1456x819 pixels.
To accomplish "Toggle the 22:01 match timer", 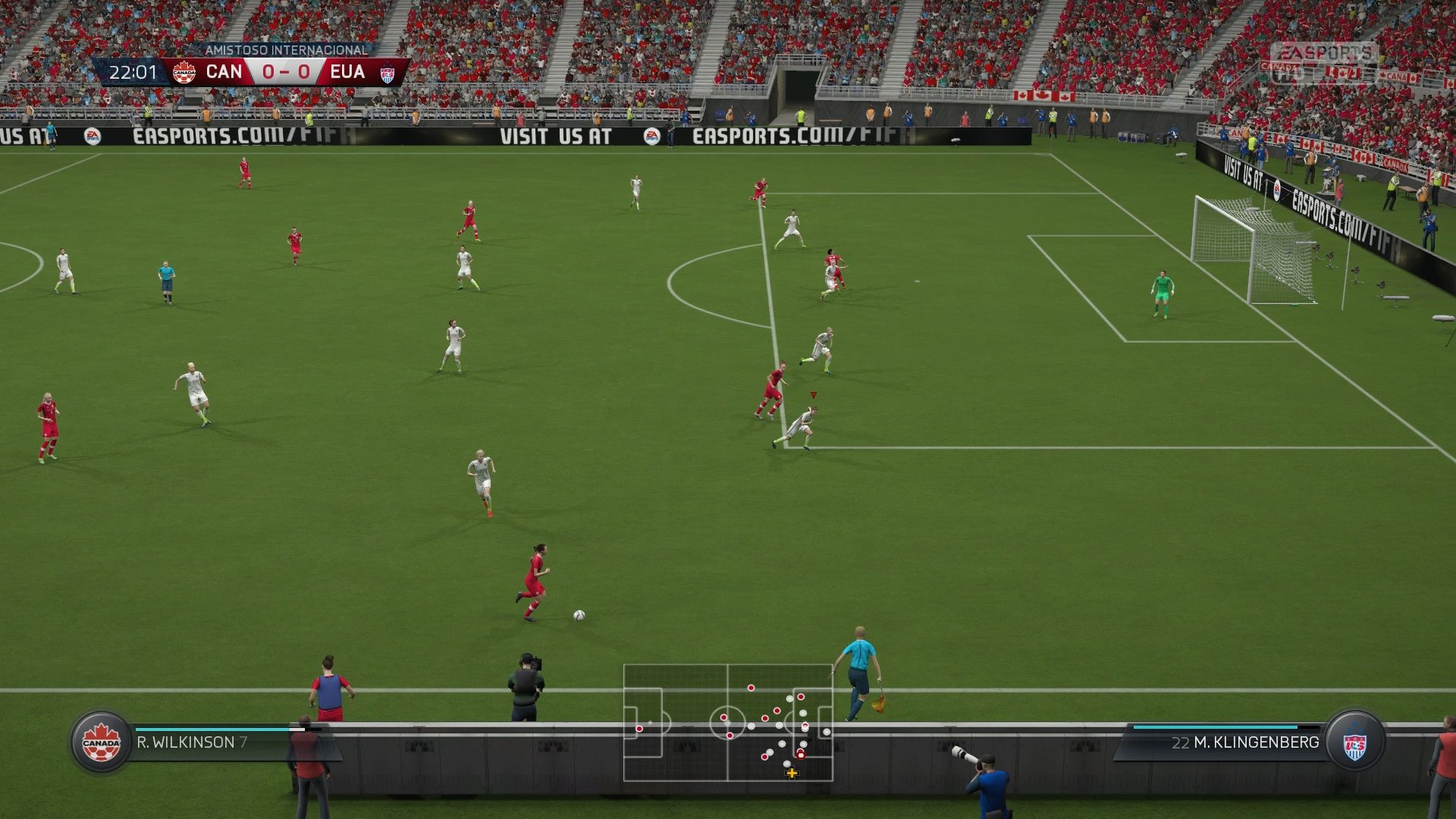I will (133, 72).
